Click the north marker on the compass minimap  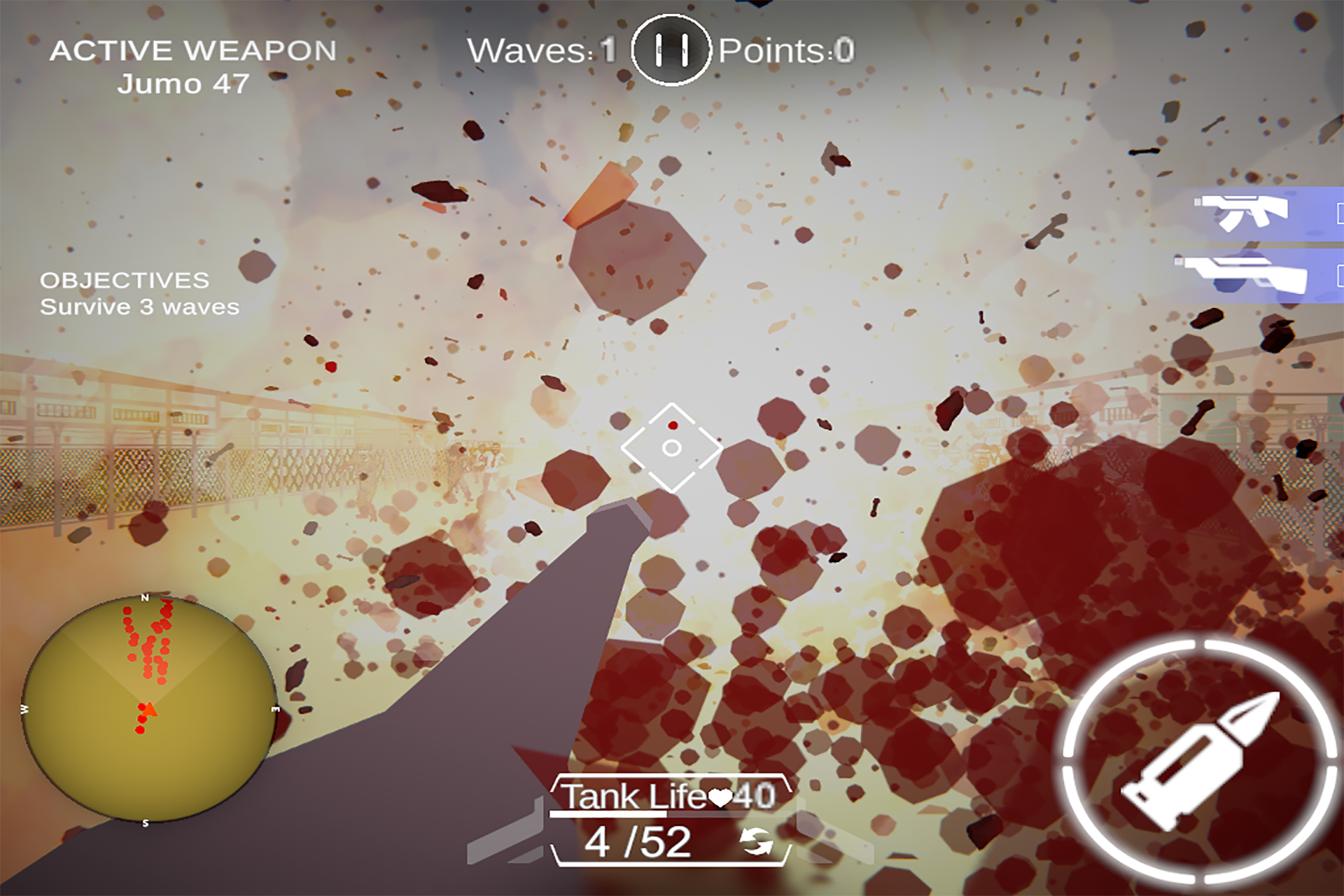(145, 598)
